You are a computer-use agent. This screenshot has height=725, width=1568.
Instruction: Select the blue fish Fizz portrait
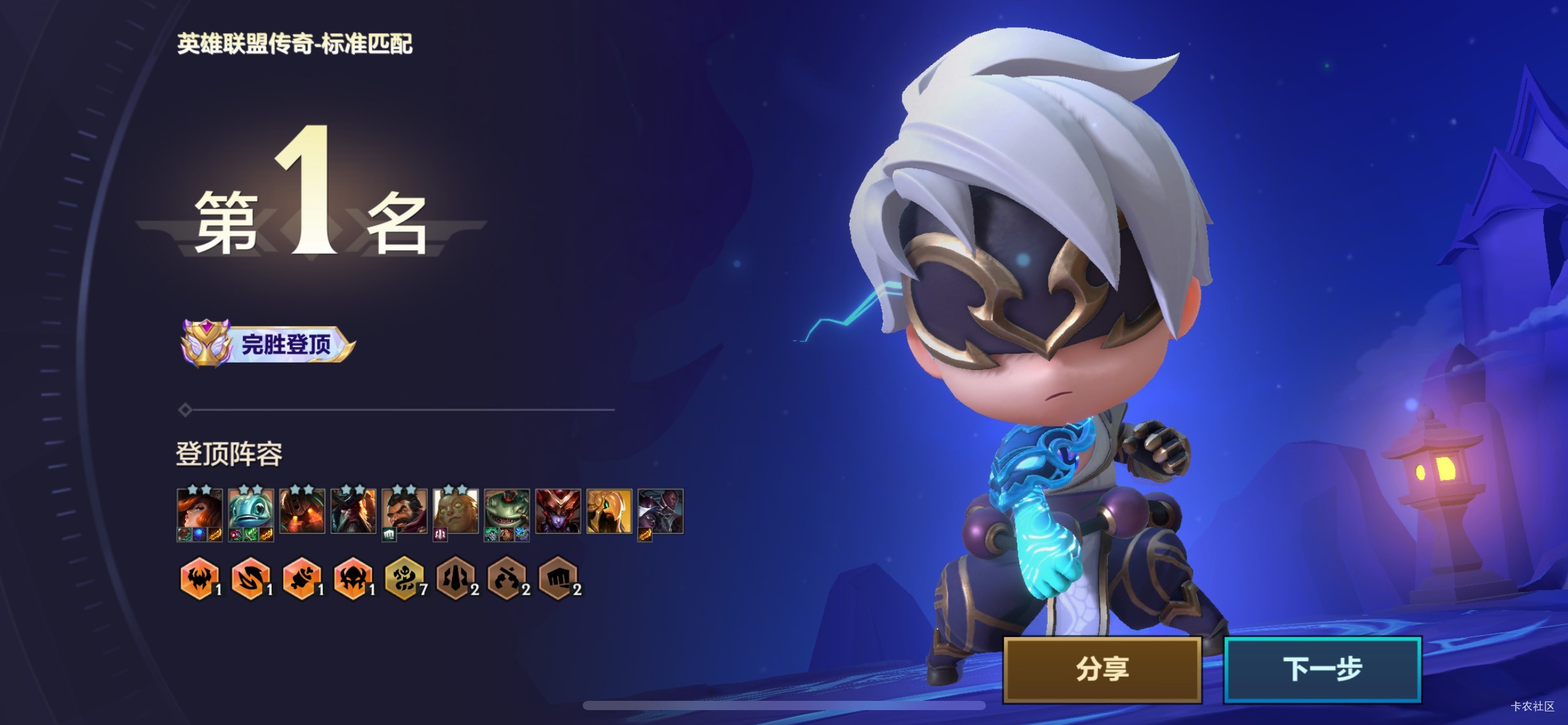(251, 511)
